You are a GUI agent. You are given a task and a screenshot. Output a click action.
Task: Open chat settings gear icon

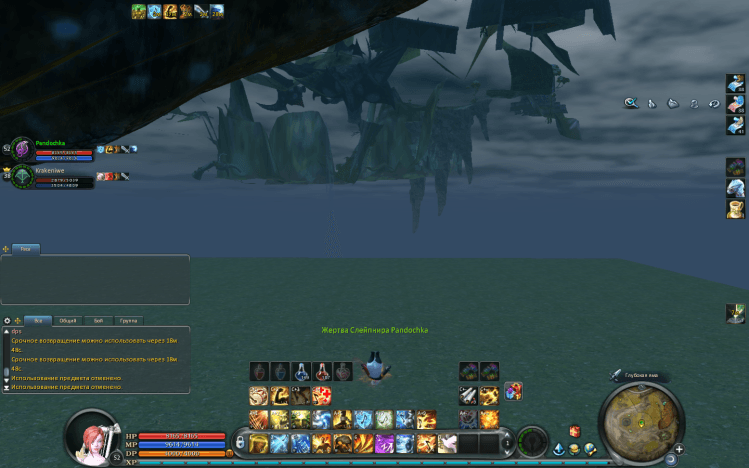[8, 321]
